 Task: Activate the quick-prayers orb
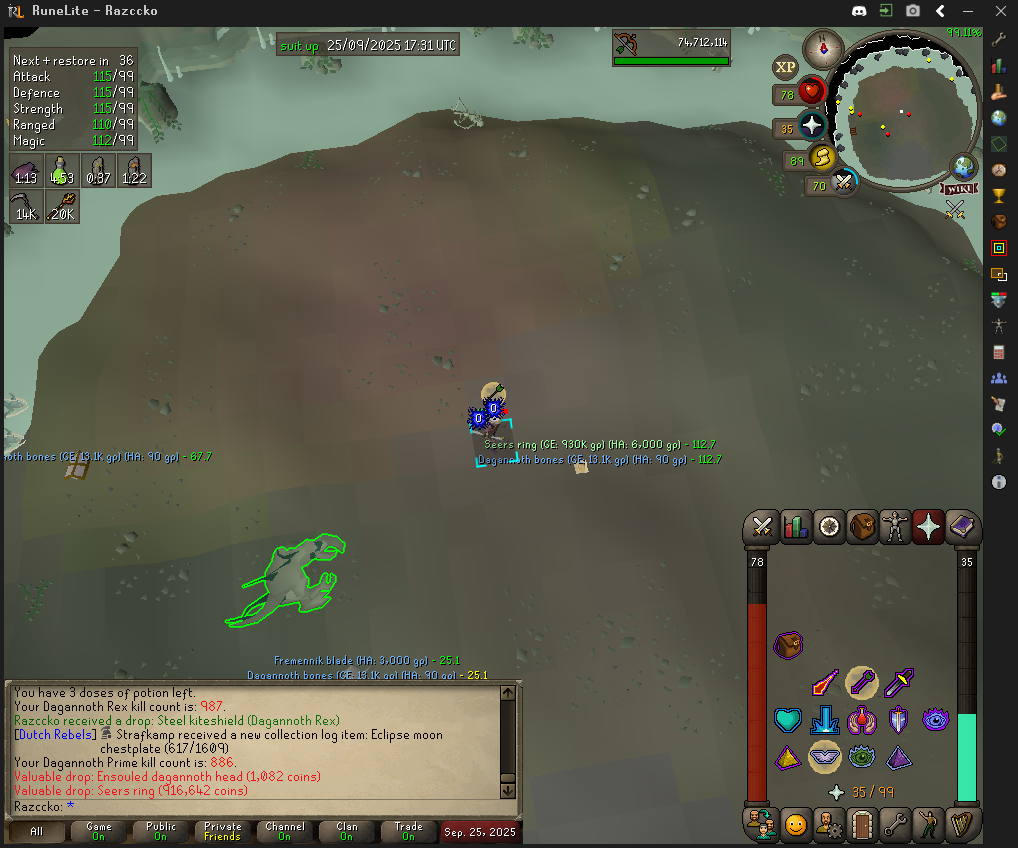(811, 127)
